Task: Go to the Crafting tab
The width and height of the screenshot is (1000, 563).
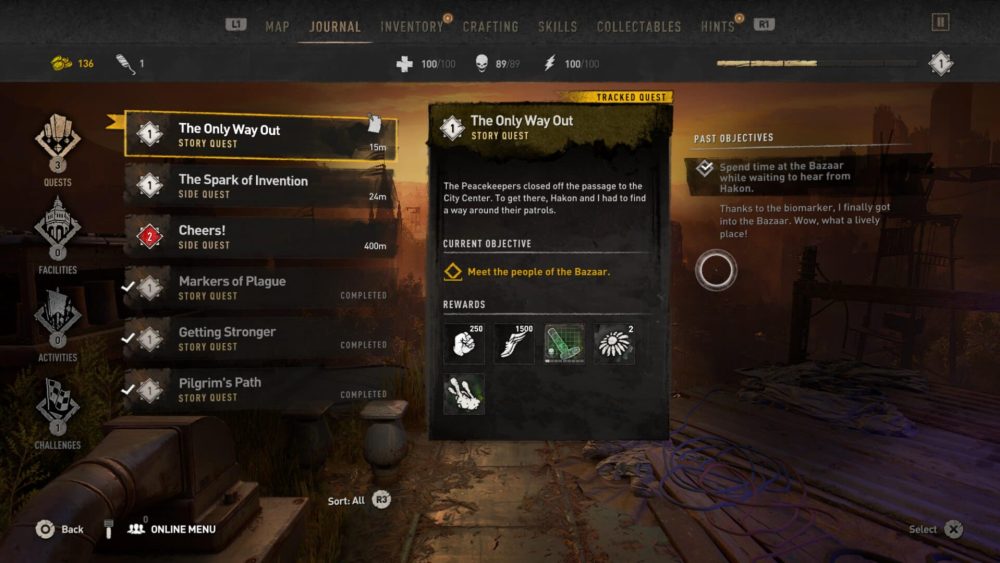Action: [x=490, y=26]
